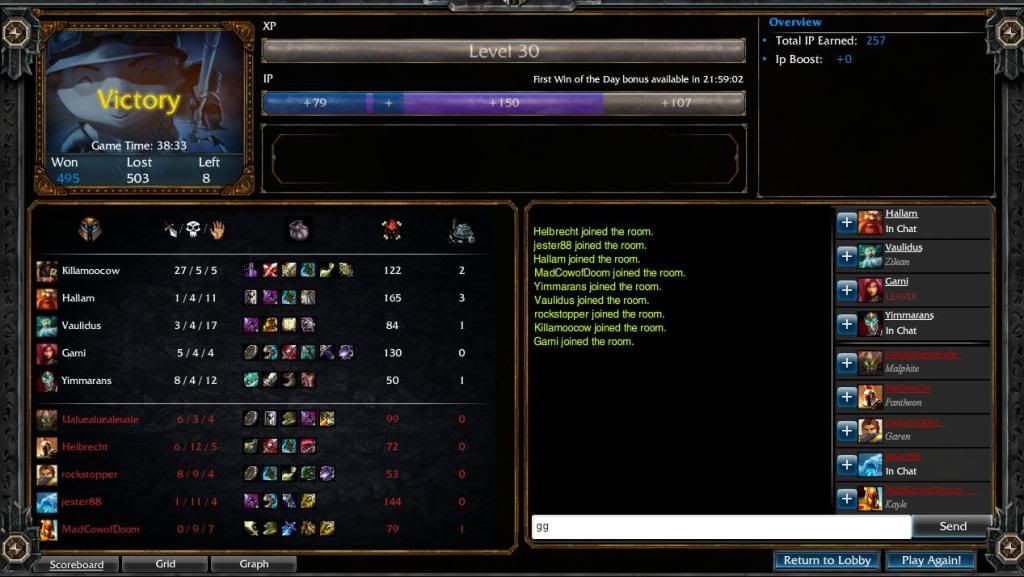Focus the chat text input box
Image resolution: width=1024 pixels, height=577 pixels.
pos(720,526)
